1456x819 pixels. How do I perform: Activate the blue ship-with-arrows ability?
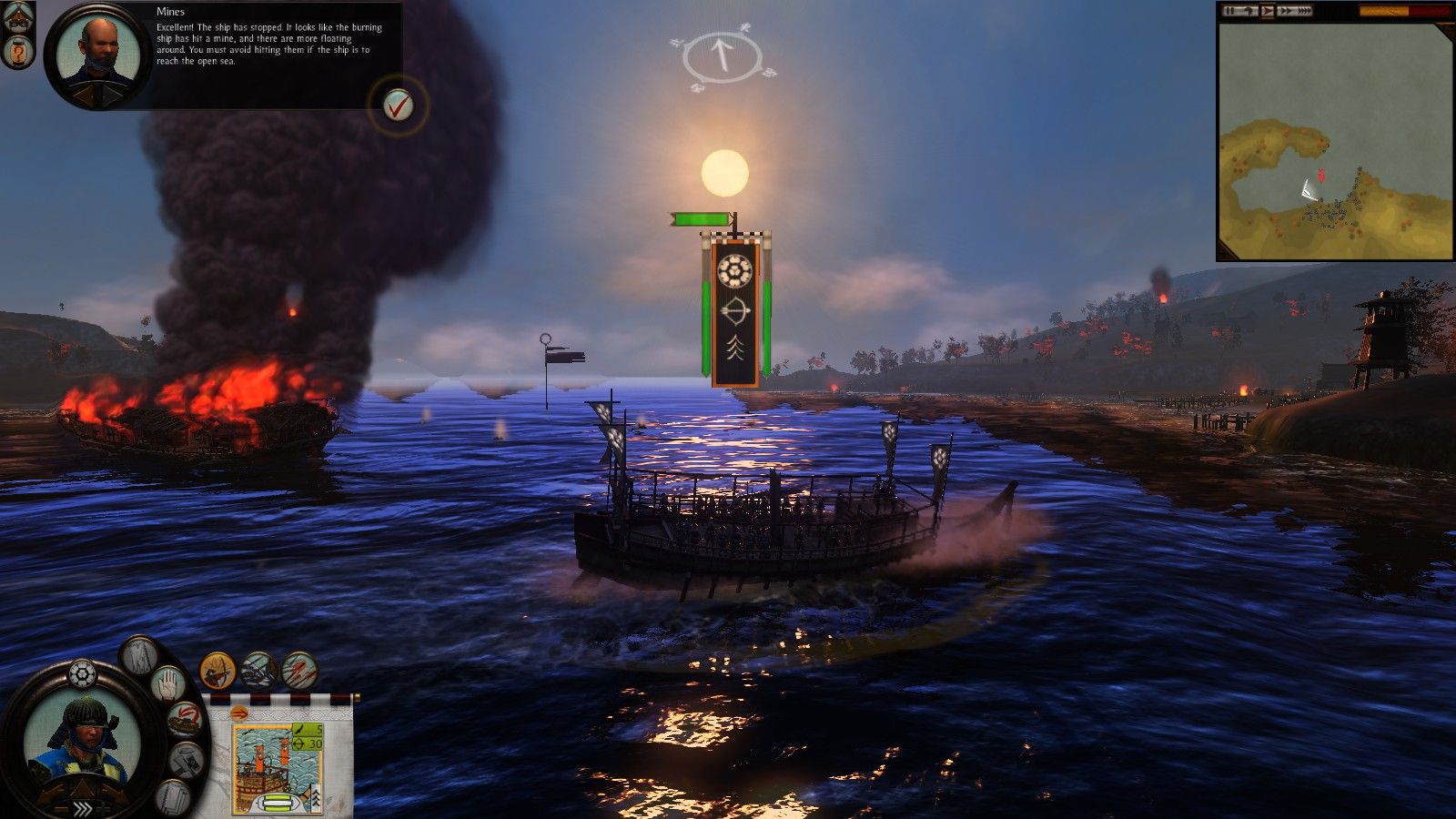point(258,672)
